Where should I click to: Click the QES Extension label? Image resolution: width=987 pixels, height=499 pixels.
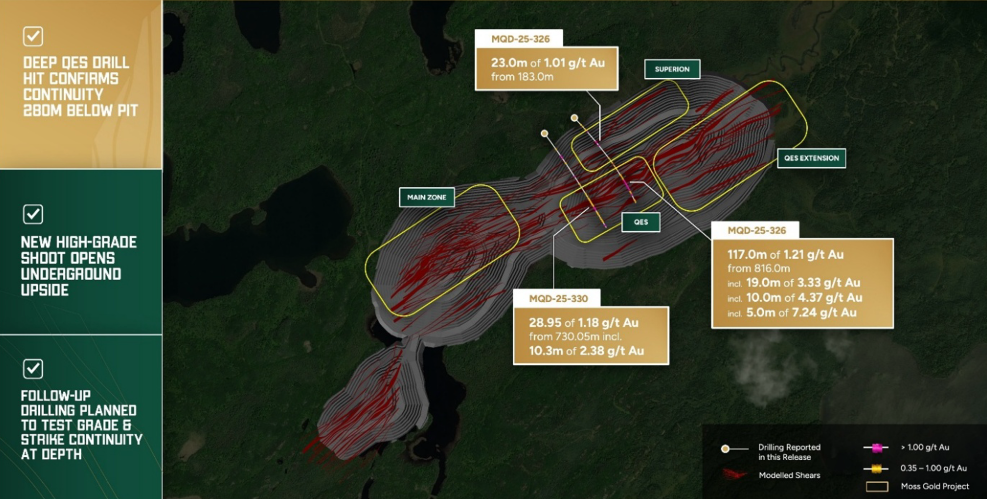[x=810, y=158]
